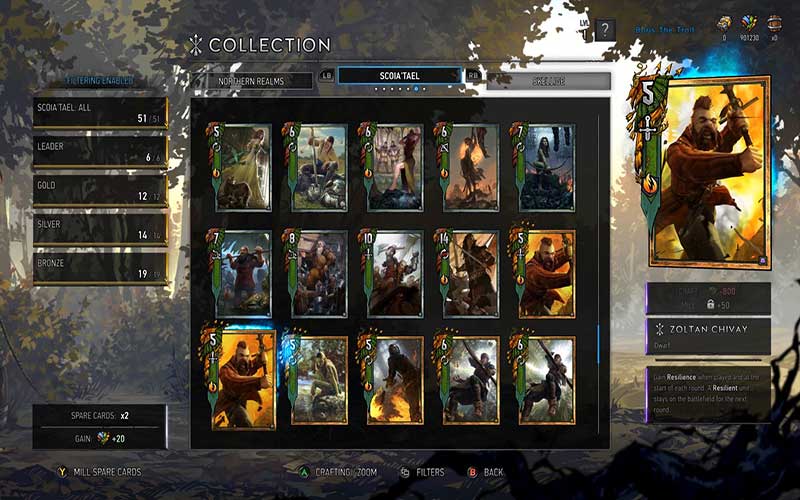Select the strength 14 card
The width and height of the screenshot is (800, 500).
(x=470, y=274)
